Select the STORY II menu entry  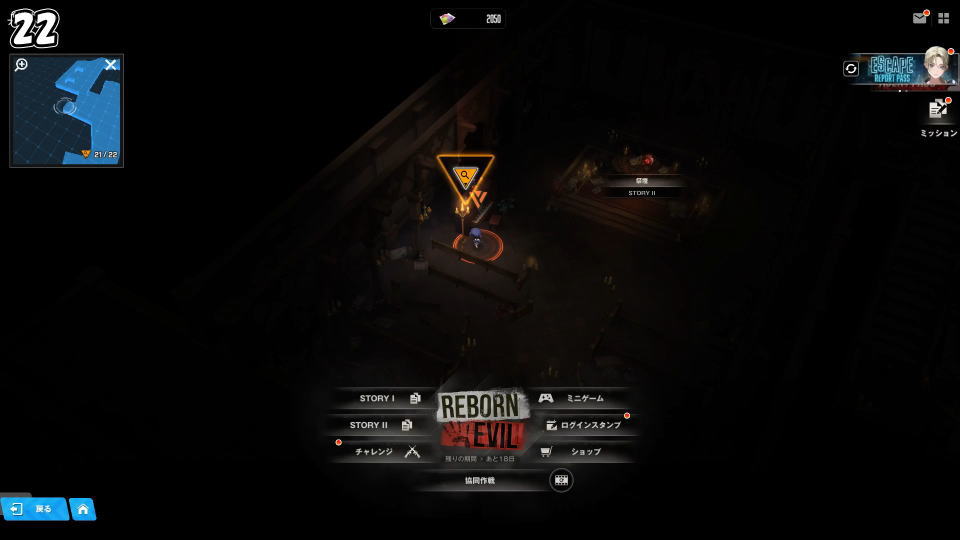pyautogui.click(x=380, y=425)
